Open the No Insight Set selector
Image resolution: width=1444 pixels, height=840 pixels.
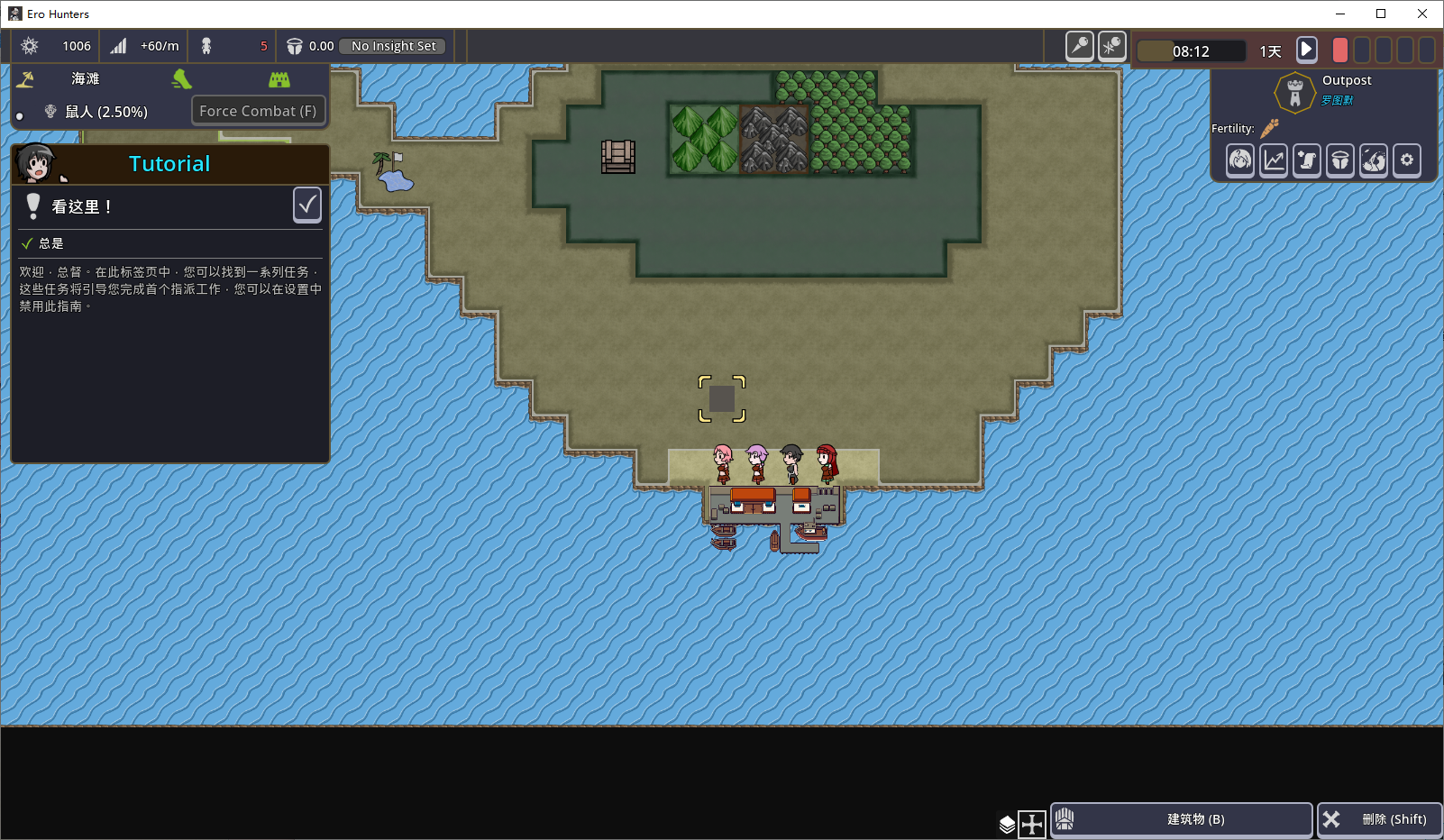[x=393, y=46]
